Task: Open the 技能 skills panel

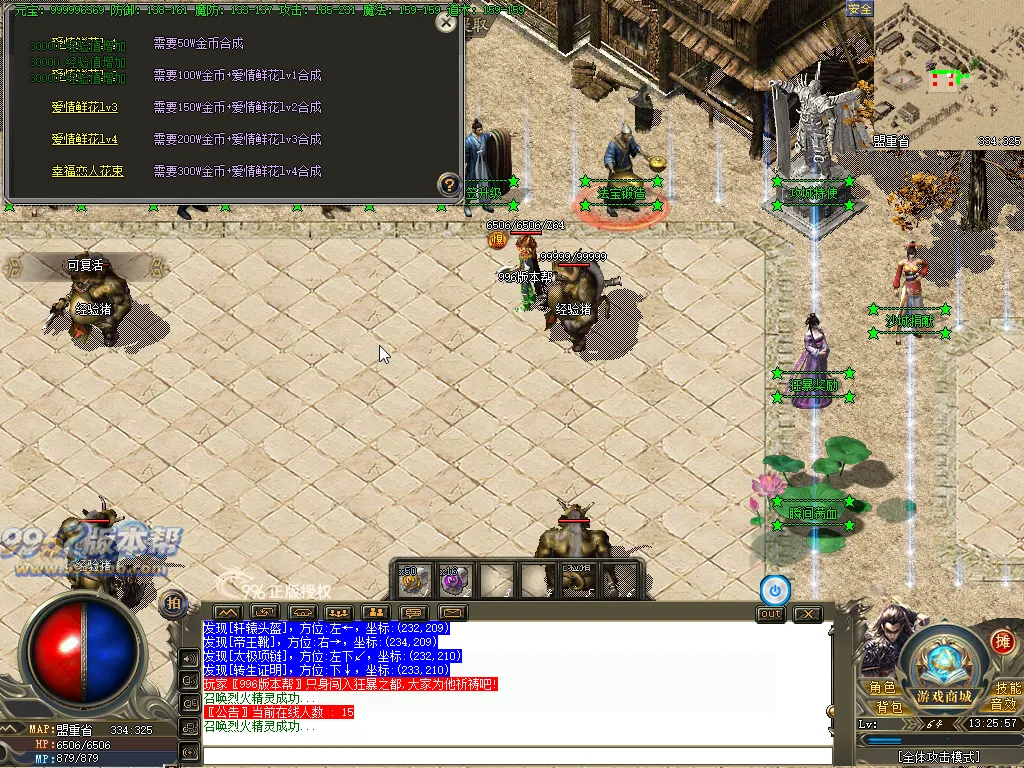Action: (1008, 688)
